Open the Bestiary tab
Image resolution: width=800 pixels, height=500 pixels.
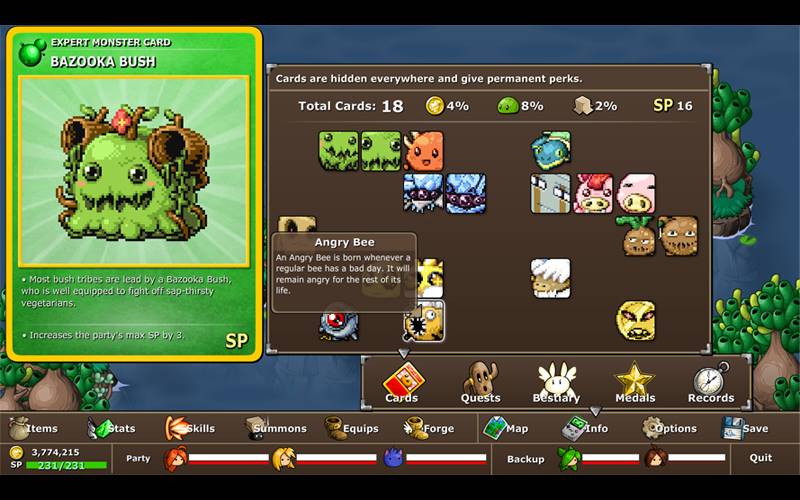pos(557,384)
